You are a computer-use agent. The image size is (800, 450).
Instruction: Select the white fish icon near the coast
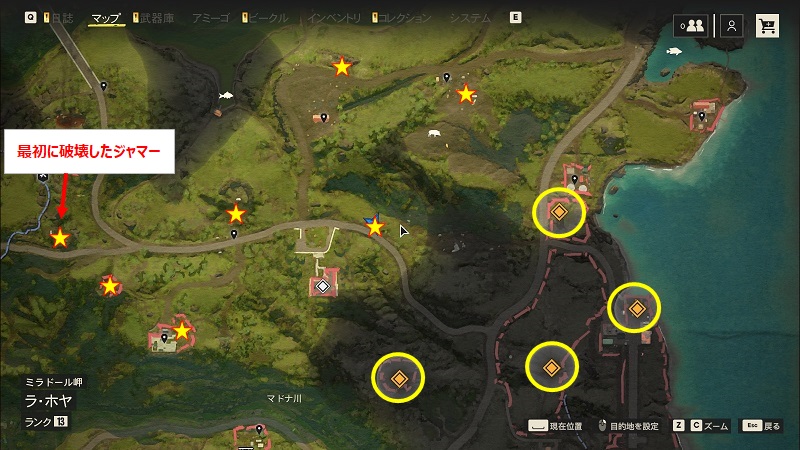pyautogui.click(x=671, y=50)
